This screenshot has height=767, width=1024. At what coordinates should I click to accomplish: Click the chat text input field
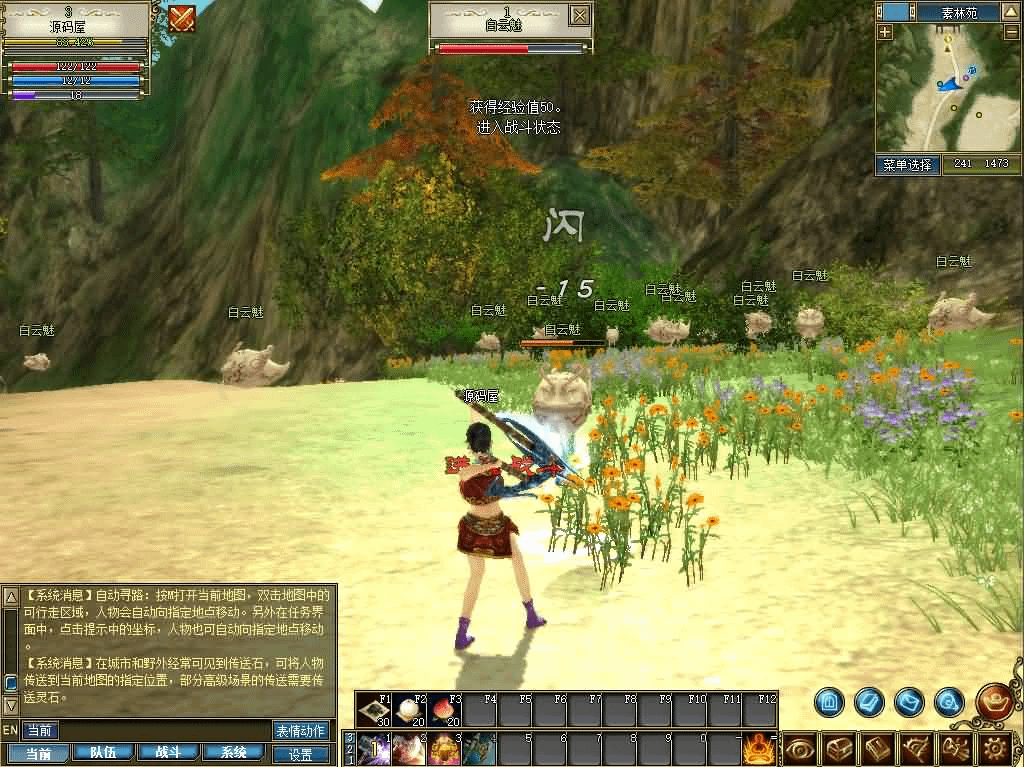pyautogui.click(x=145, y=731)
